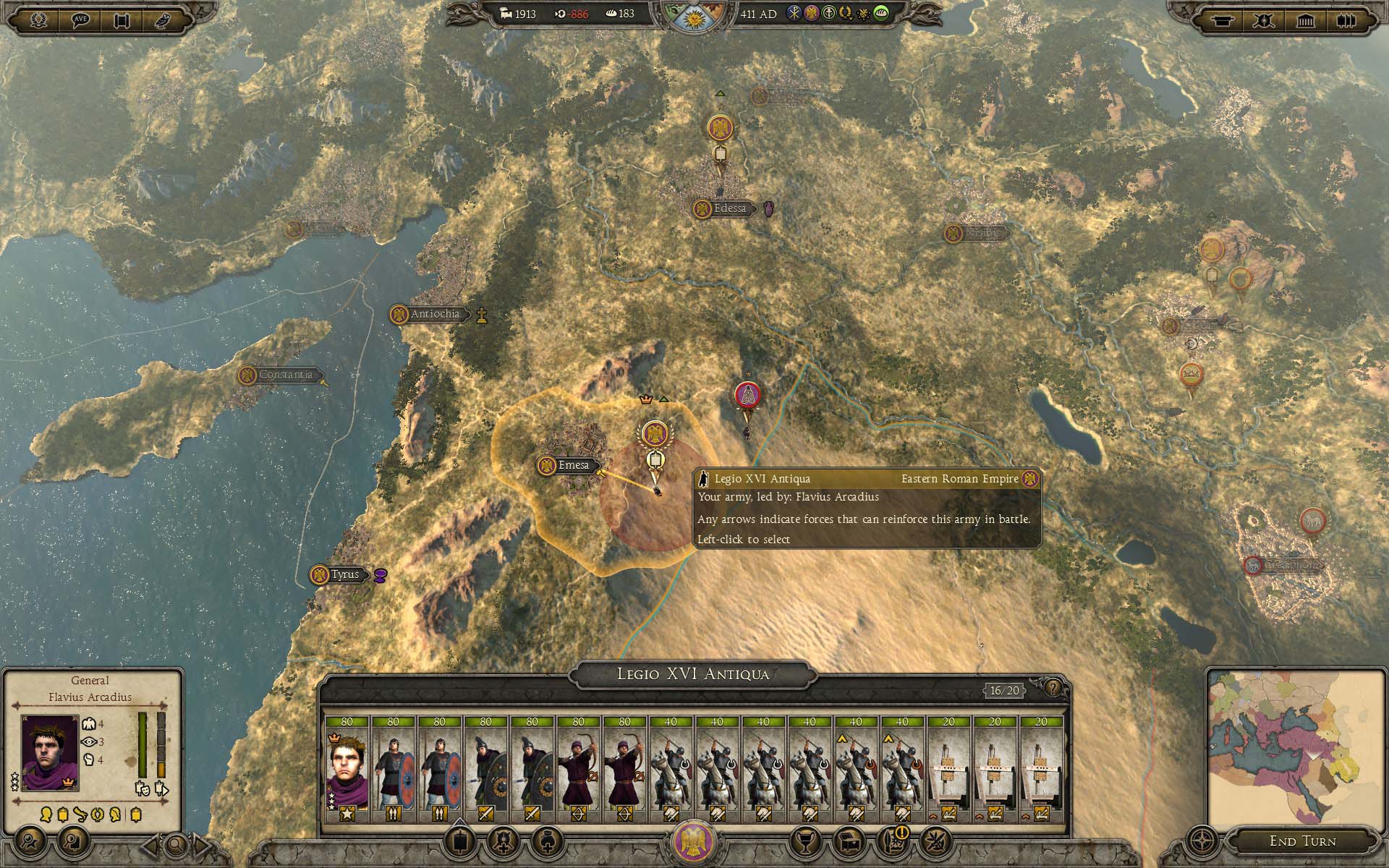Click the magnifier zoom-to-selection button
Image resolution: width=1389 pixels, height=868 pixels.
(x=177, y=844)
